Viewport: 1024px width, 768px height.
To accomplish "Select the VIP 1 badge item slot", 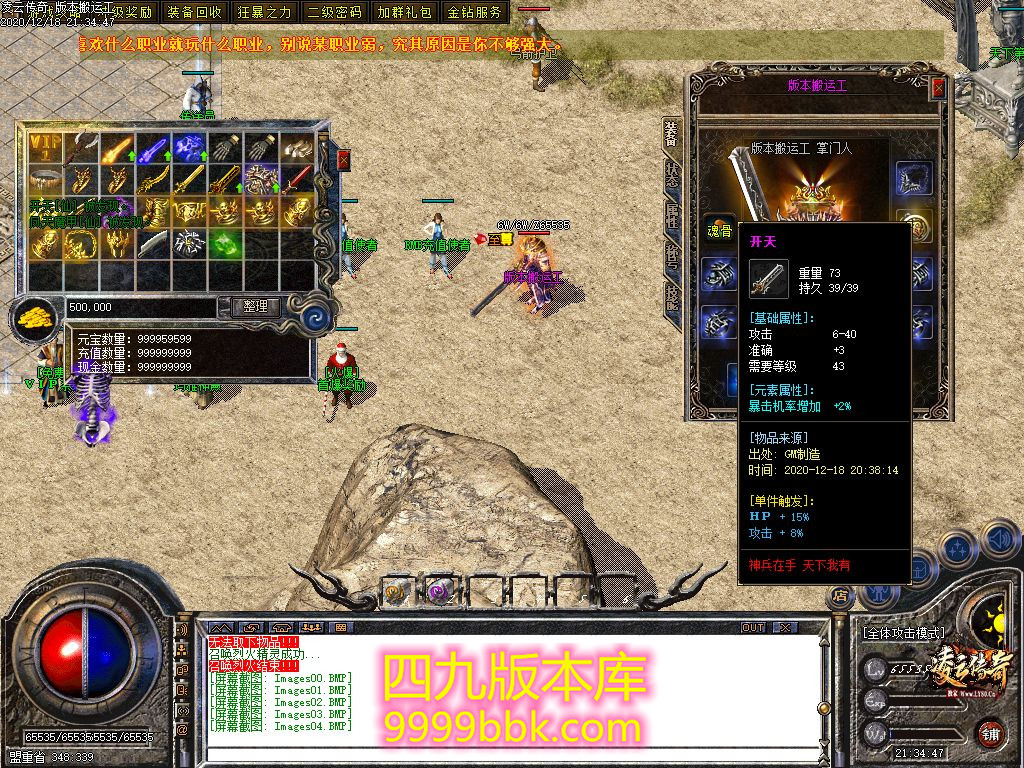I will pos(45,148).
